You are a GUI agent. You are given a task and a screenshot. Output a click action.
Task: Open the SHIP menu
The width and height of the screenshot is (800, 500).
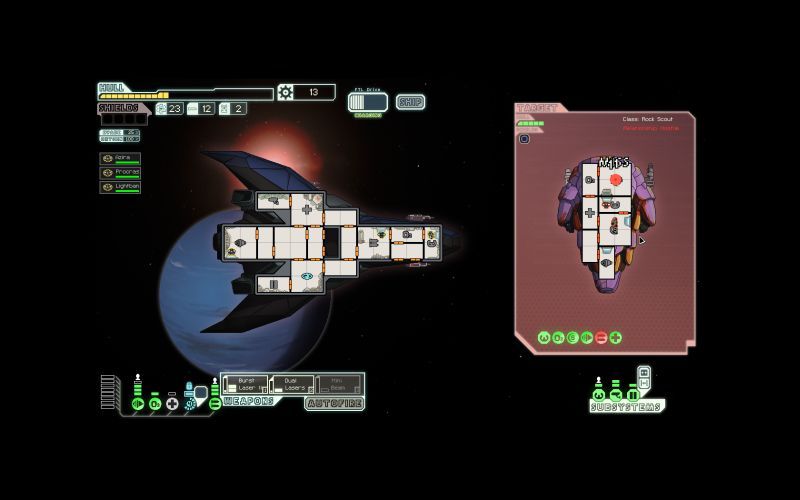[410, 102]
